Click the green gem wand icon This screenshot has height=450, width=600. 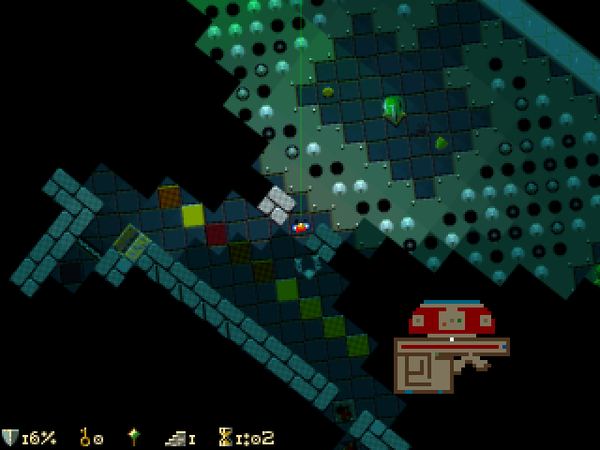pyautogui.click(x=132, y=437)
